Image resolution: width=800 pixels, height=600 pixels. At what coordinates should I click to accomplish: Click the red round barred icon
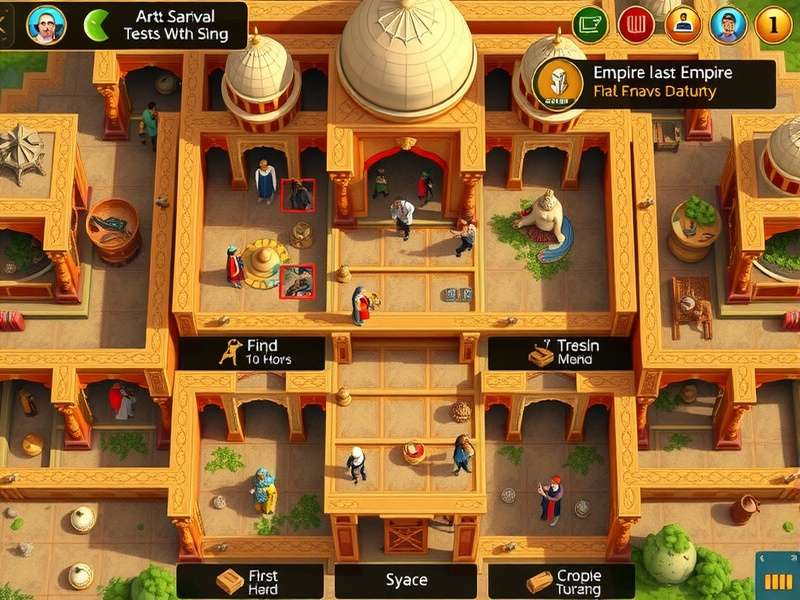coord(636,24)
